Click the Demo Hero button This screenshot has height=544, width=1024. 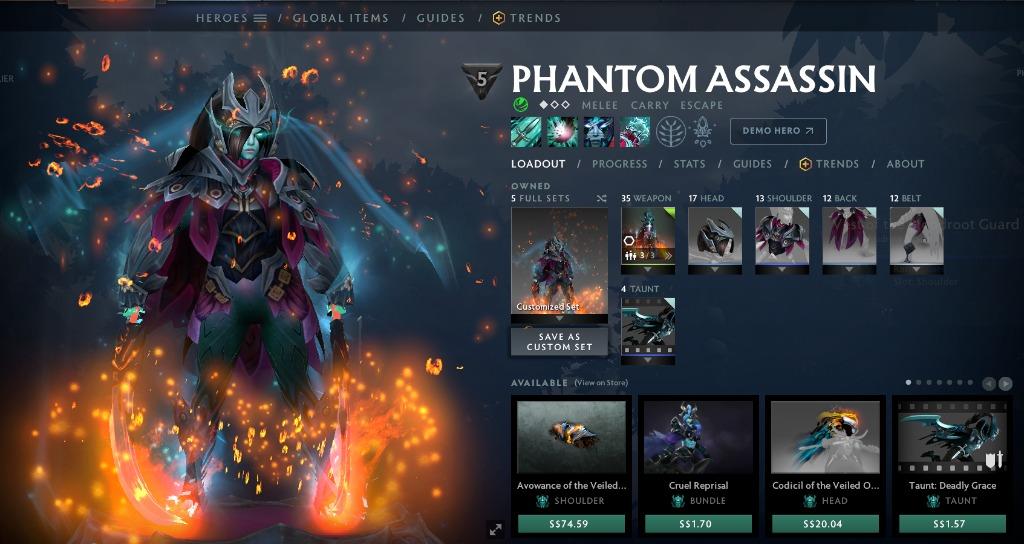[778, 131]
